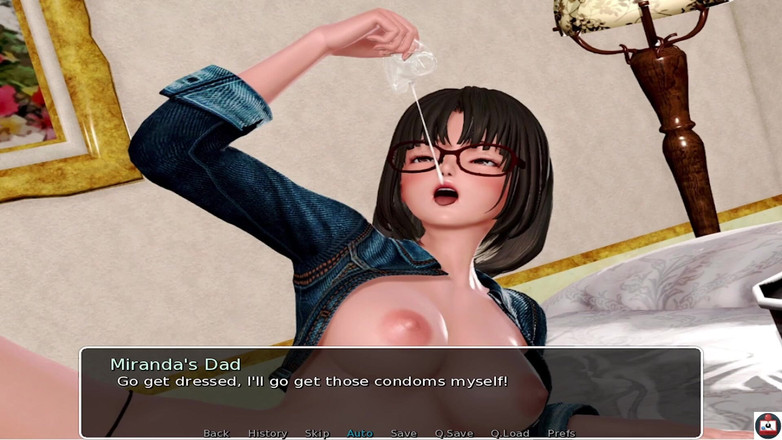Open the Prefs settings menu
Screen dimensions: 782x440
tap(561, 433)
